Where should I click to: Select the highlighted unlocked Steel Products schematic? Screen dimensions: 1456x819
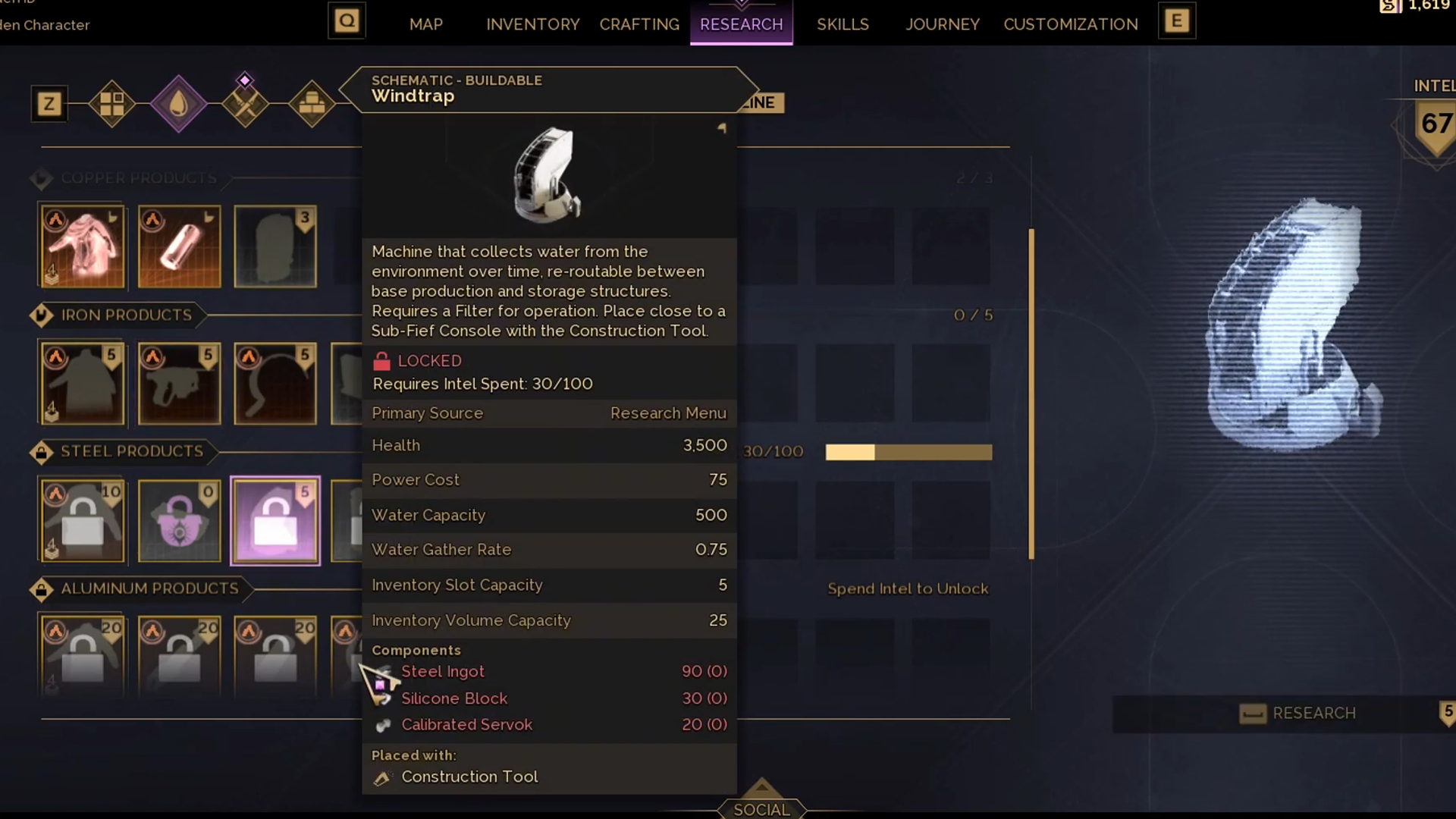pos(275,521)
